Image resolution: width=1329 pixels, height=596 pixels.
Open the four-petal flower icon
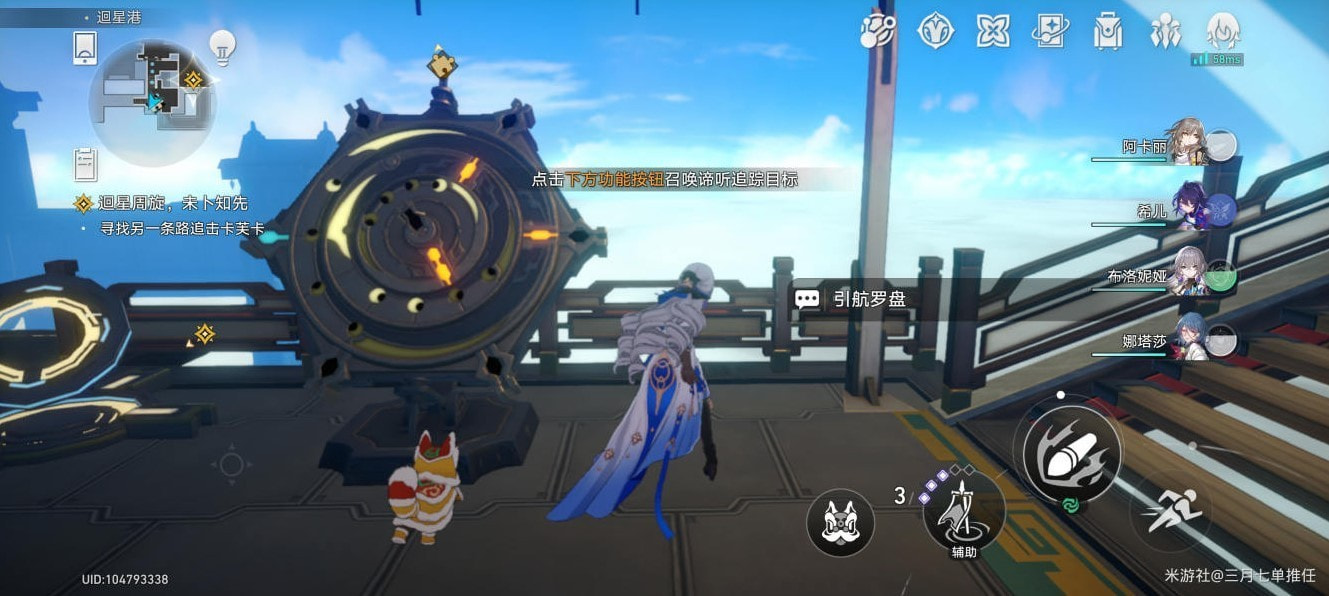tap(992, 31)
